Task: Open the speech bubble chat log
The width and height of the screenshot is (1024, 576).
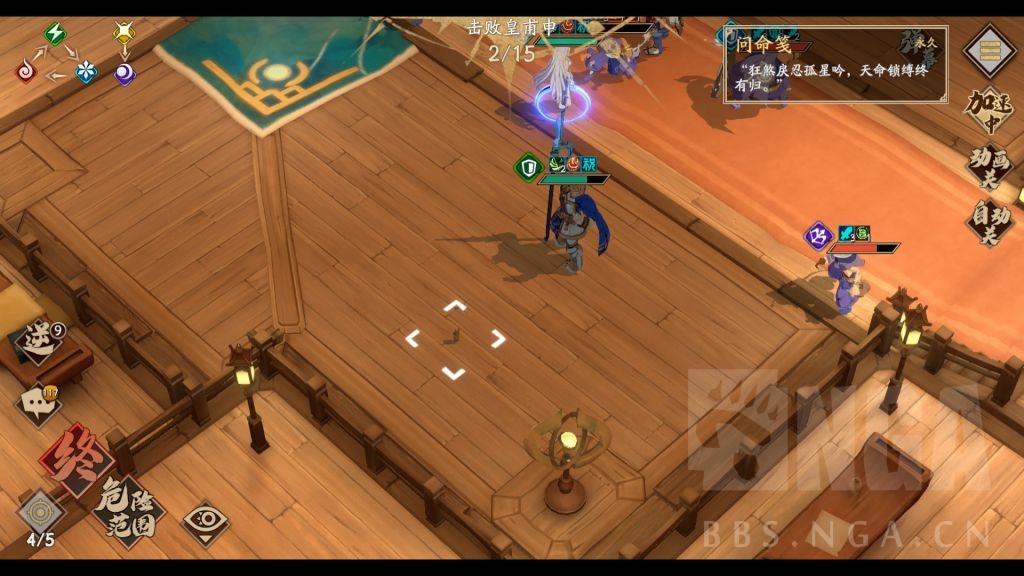Action: point(38,403)
